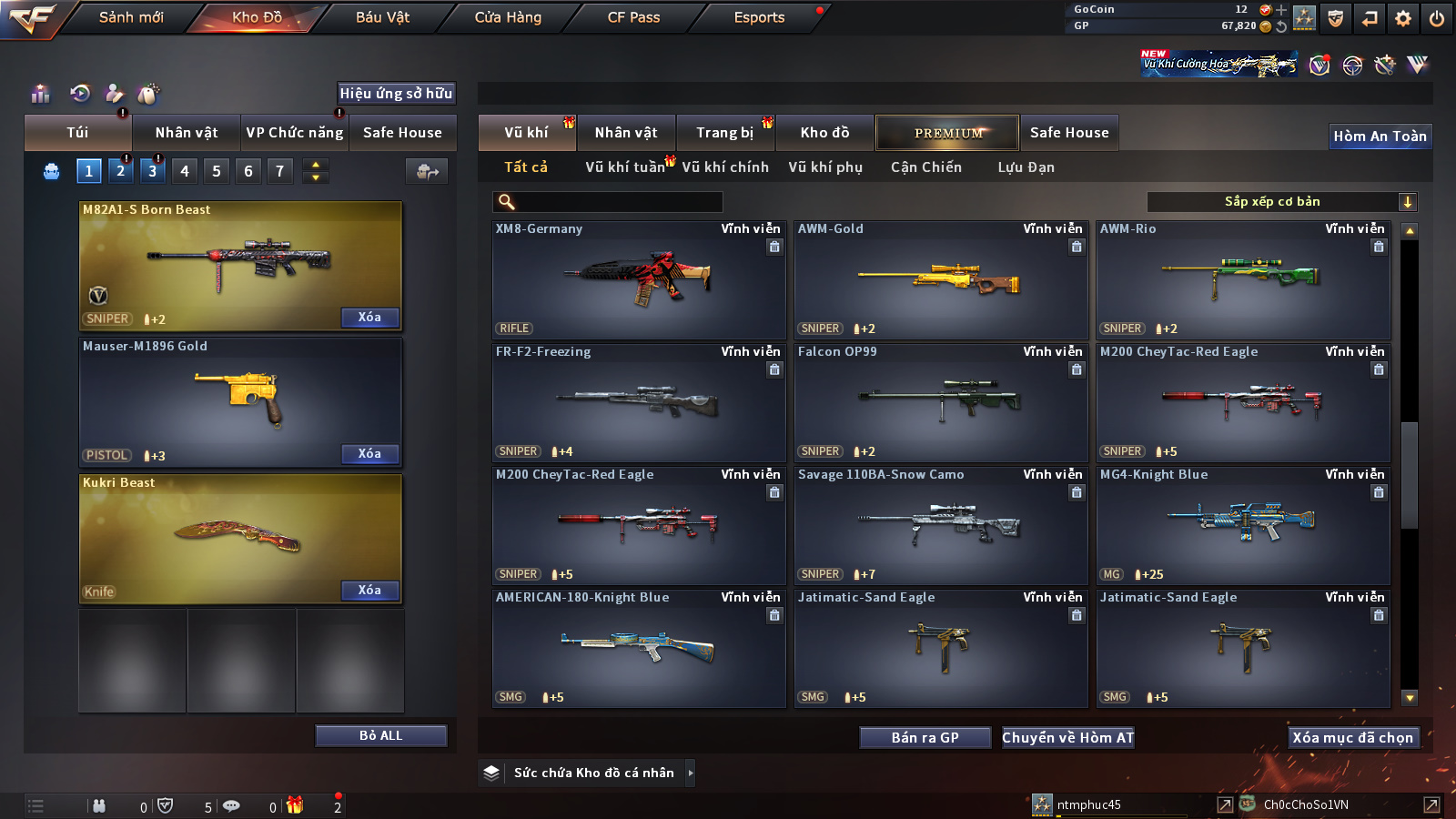Switch to bag slot number 4

coord(185,171)
